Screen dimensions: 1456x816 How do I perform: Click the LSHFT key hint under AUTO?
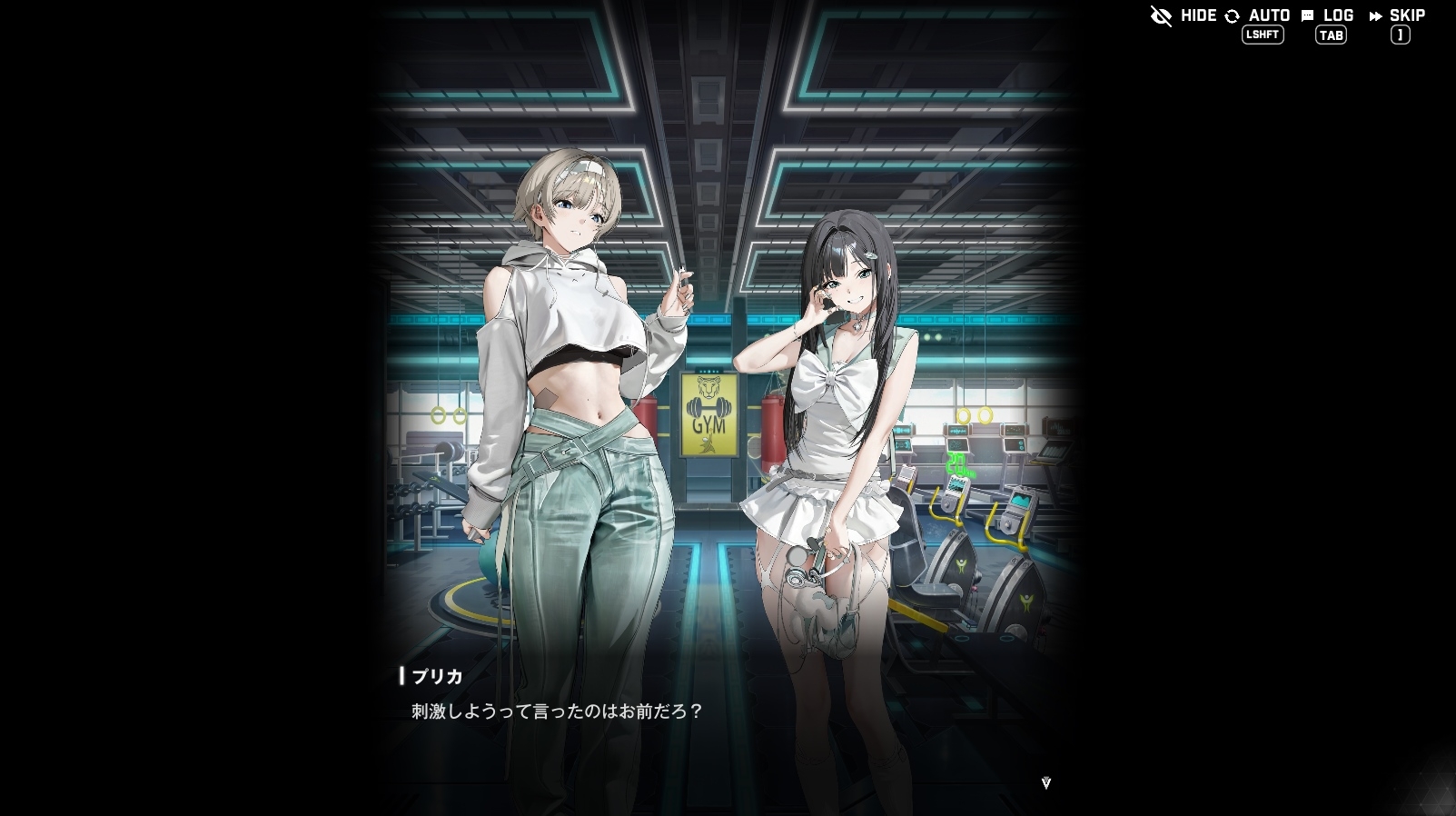click(x=1262, y=35)
